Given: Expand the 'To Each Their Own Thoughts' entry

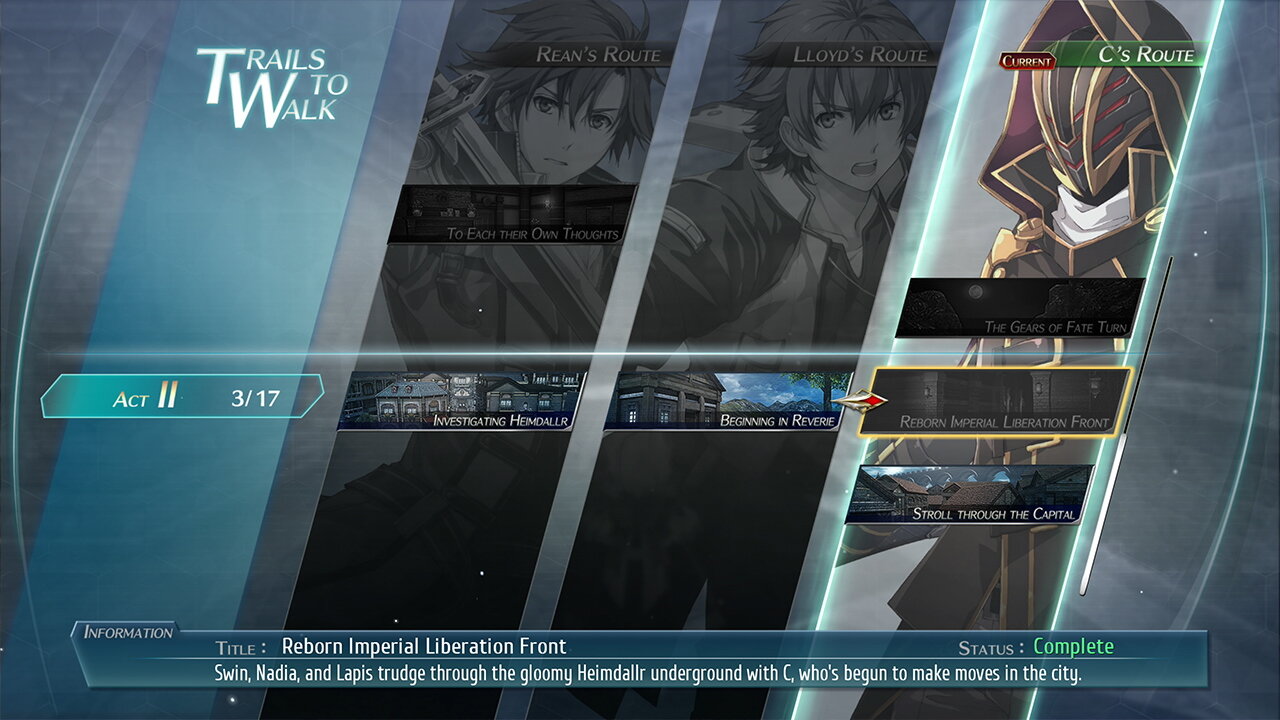Looking at the screenshot, I should (510, 215).
